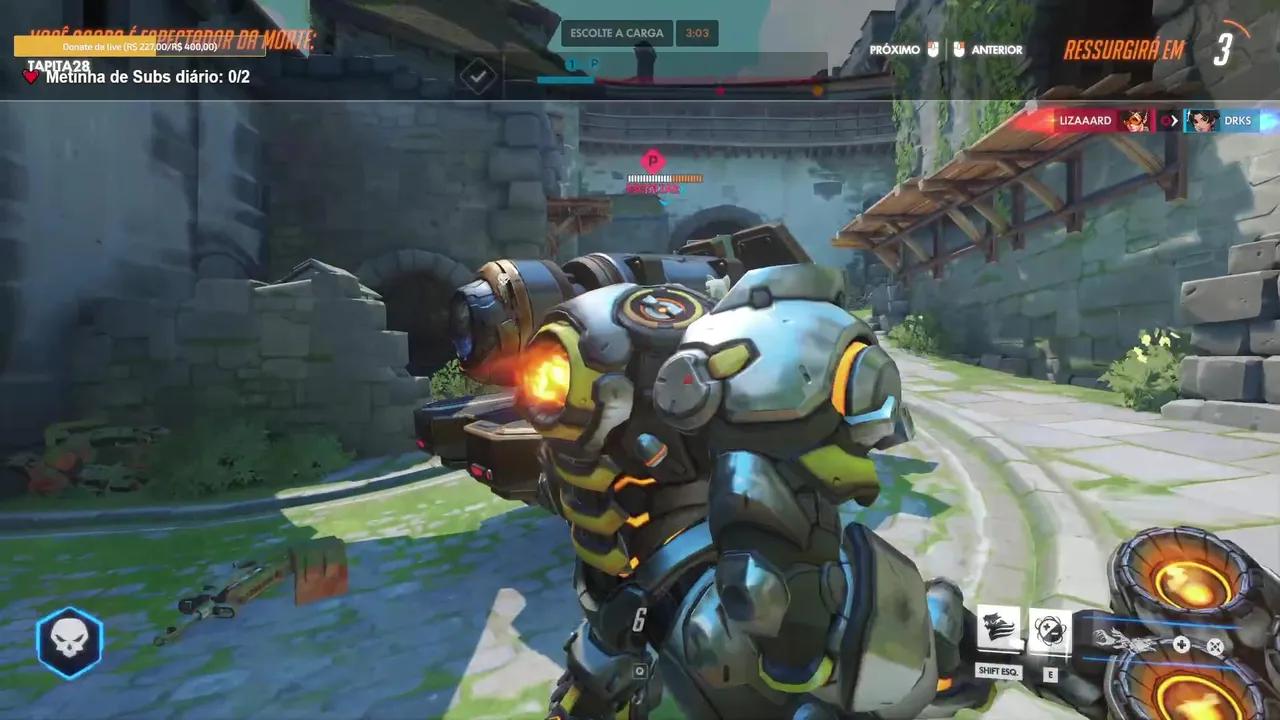This screenshot has height=720, width=1280.
Task: Click the RESSURGIRÁ EM countdown text
Action: pos(1123,49)
